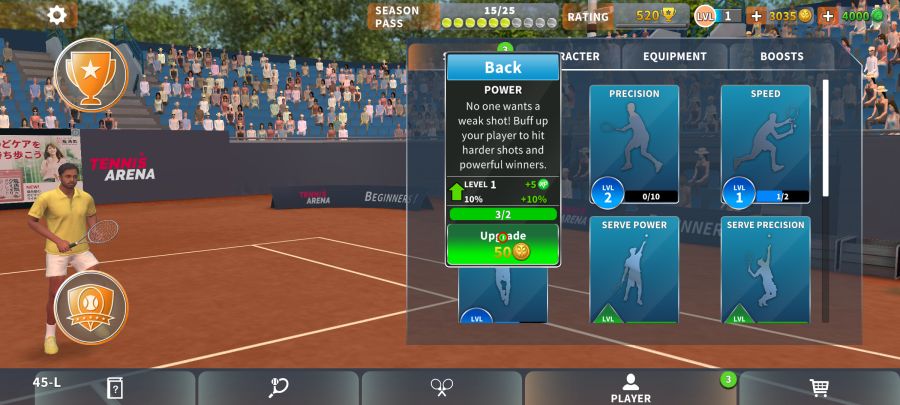Open the question mark card tab

(x=115, y=388)
